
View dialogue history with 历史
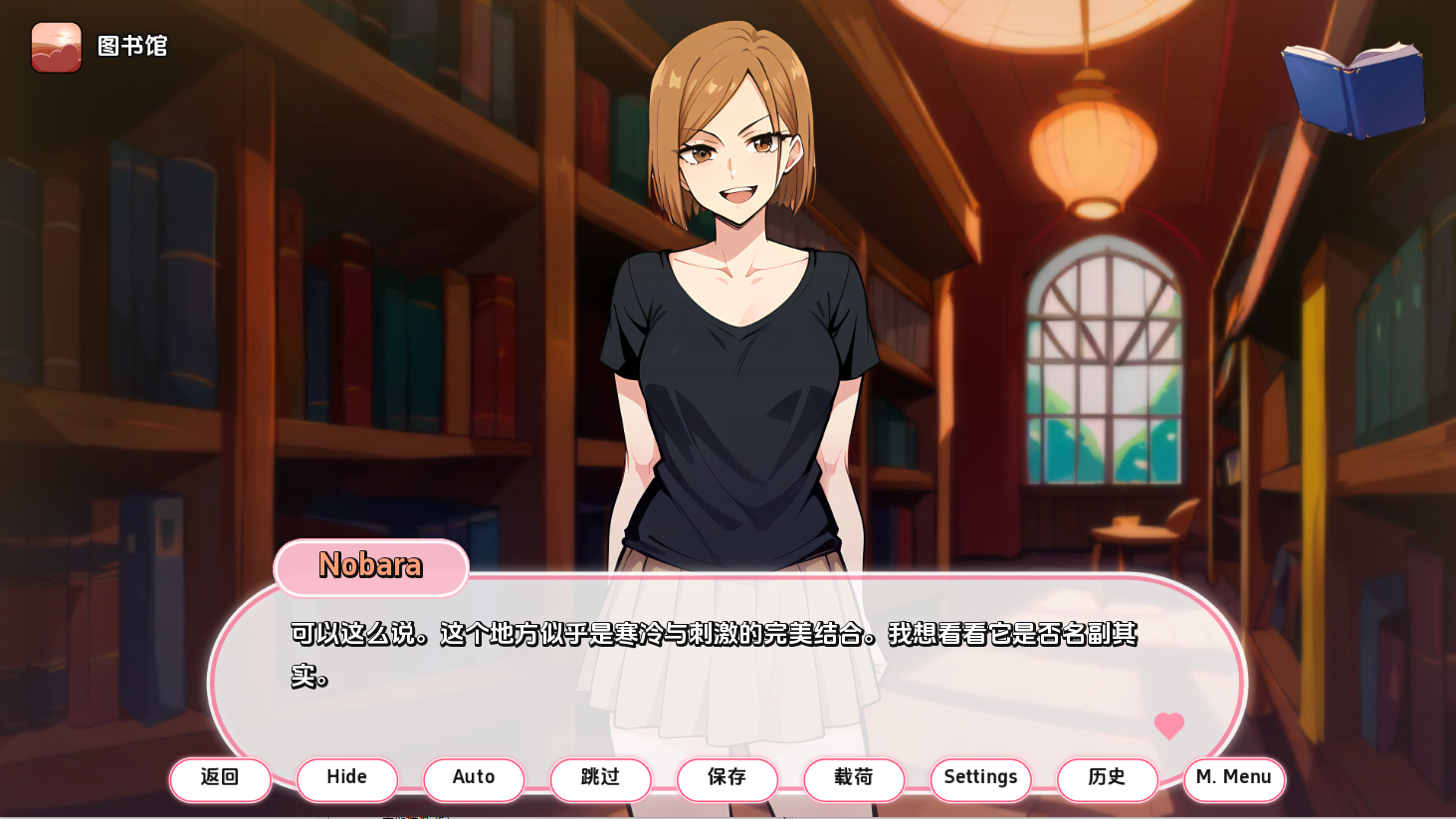click(1108, 779)
